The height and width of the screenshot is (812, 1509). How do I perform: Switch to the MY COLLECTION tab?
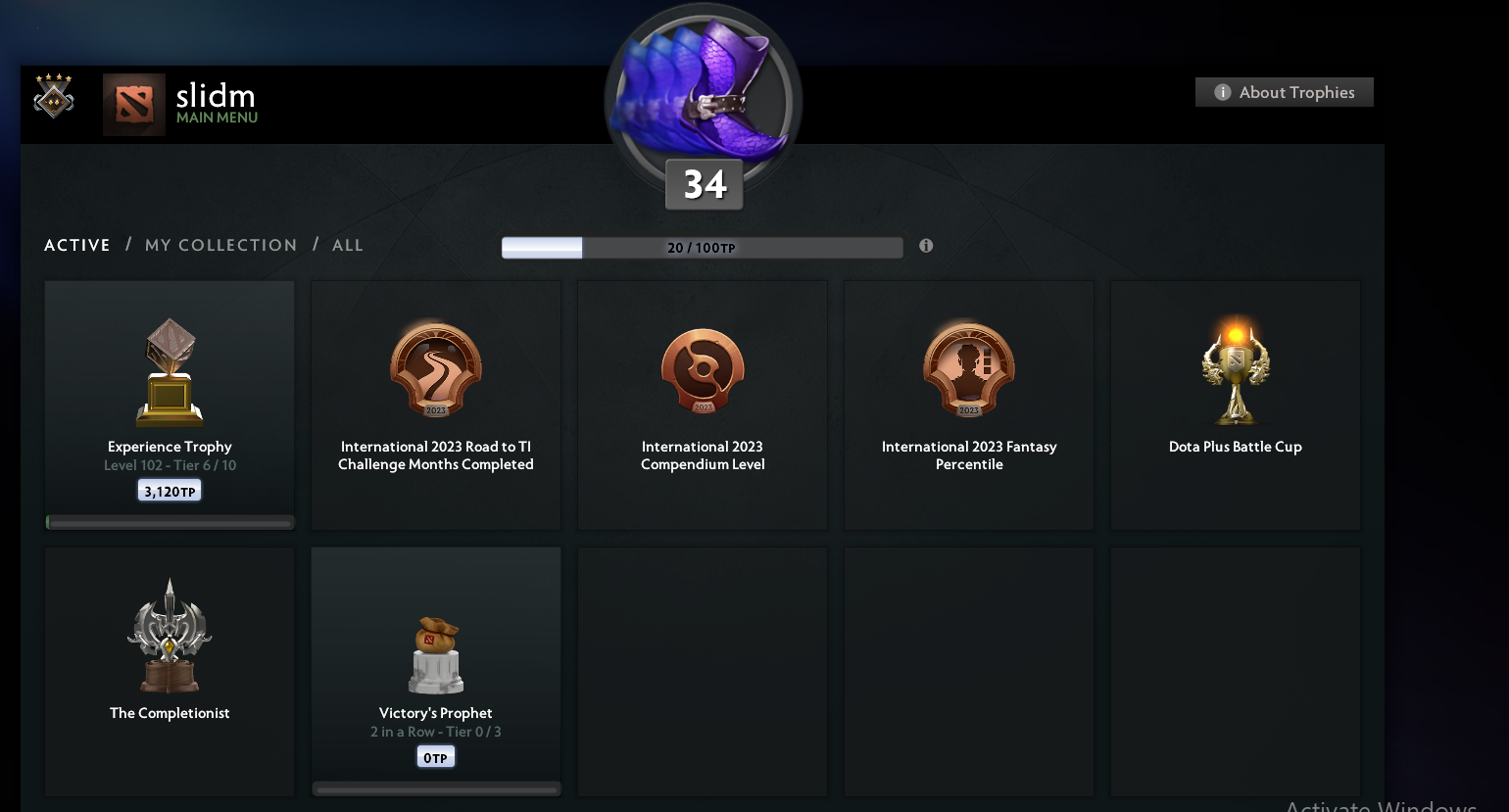tap(220, 245)
